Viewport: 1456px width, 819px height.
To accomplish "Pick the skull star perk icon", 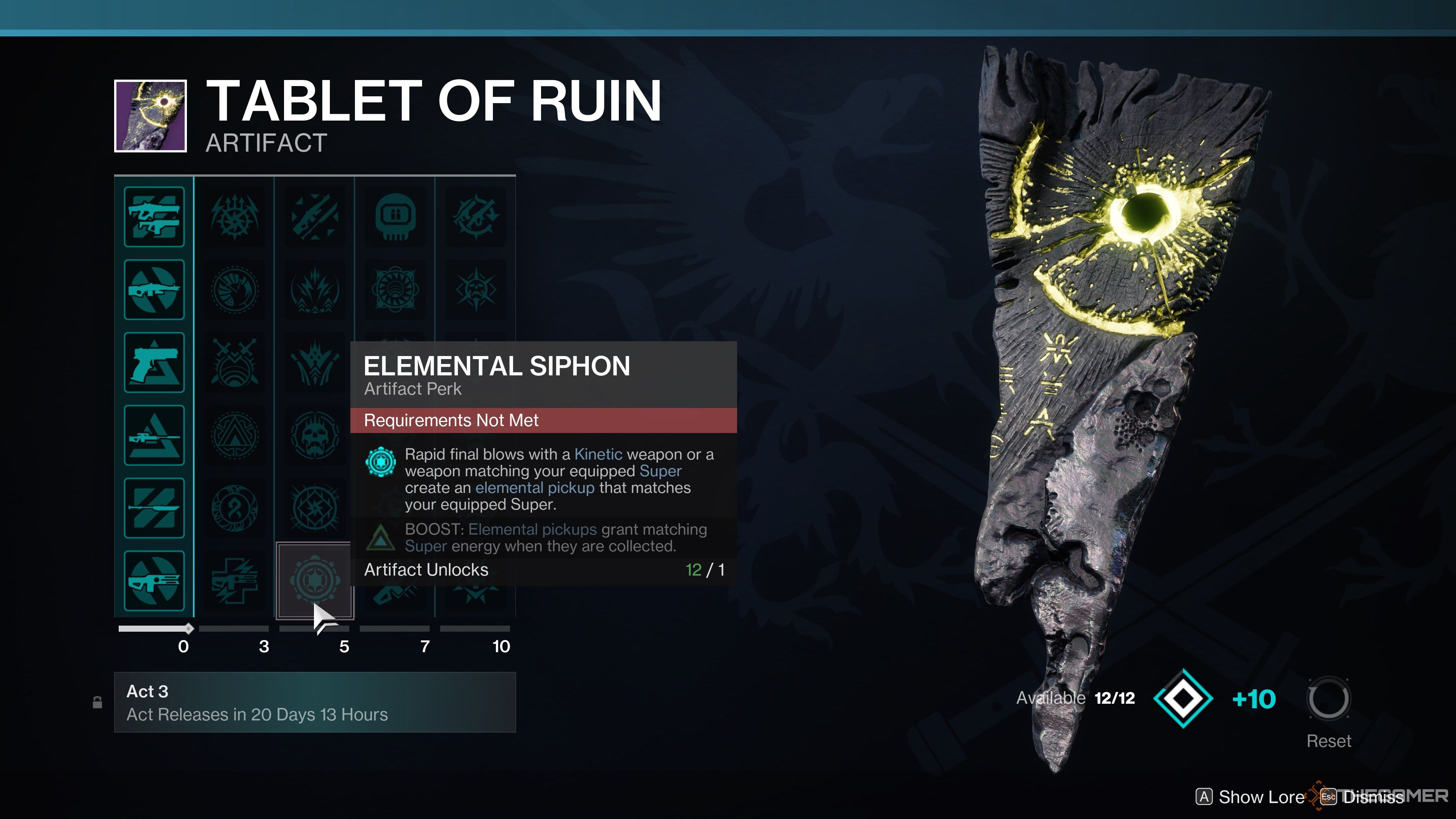I will [475, 289].
